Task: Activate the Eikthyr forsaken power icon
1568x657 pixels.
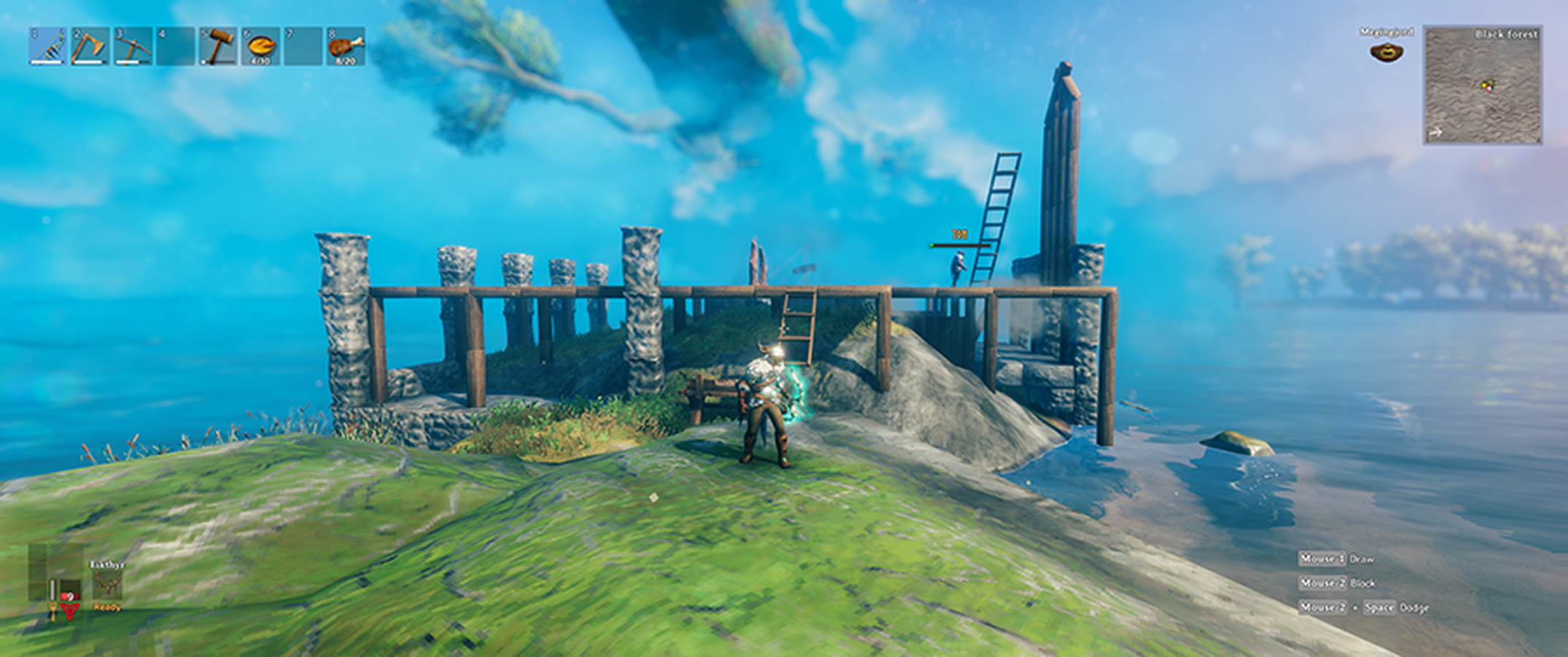Action: (x=107, y=585)
